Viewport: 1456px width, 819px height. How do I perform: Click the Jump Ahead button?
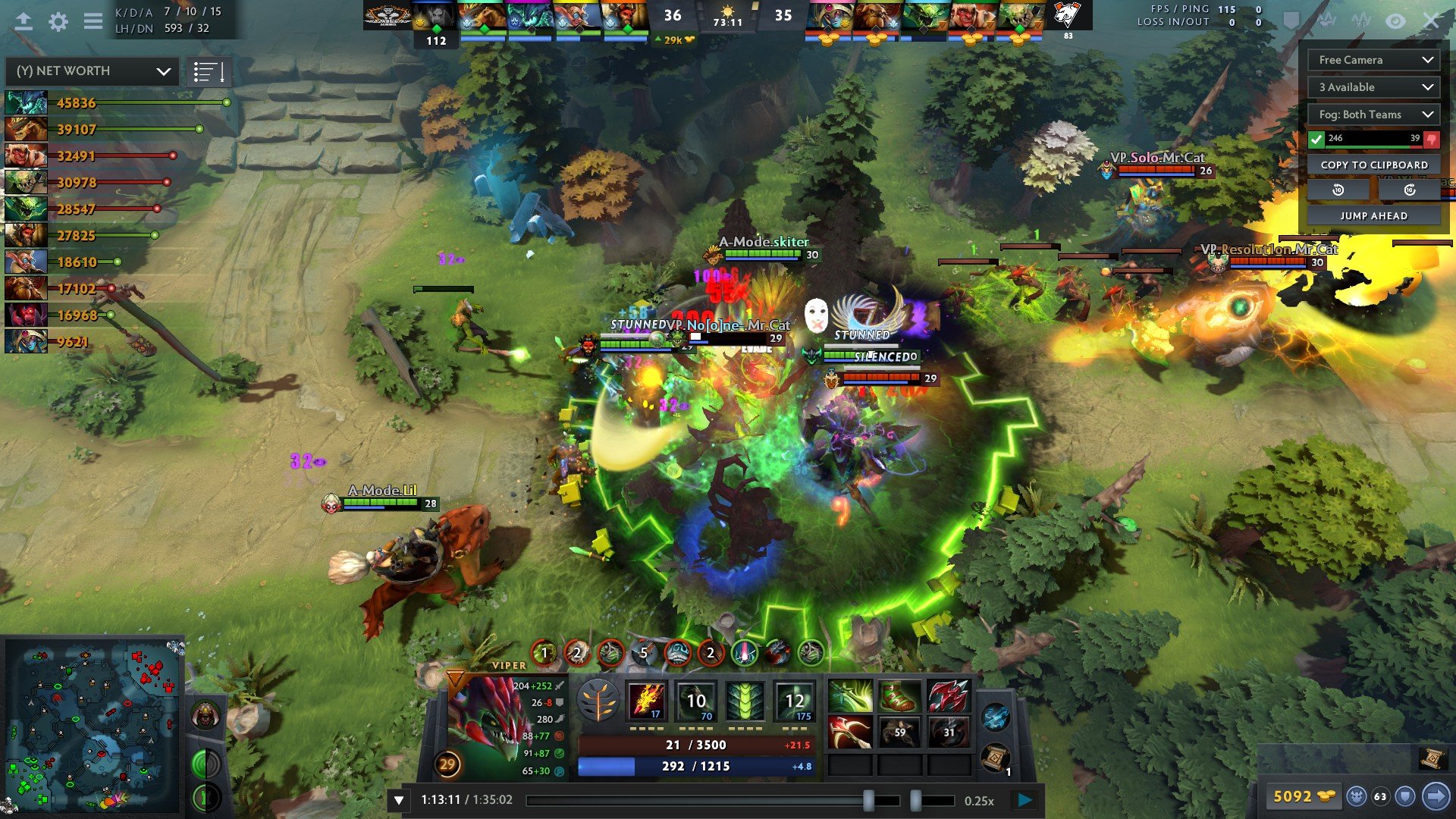1373,215
